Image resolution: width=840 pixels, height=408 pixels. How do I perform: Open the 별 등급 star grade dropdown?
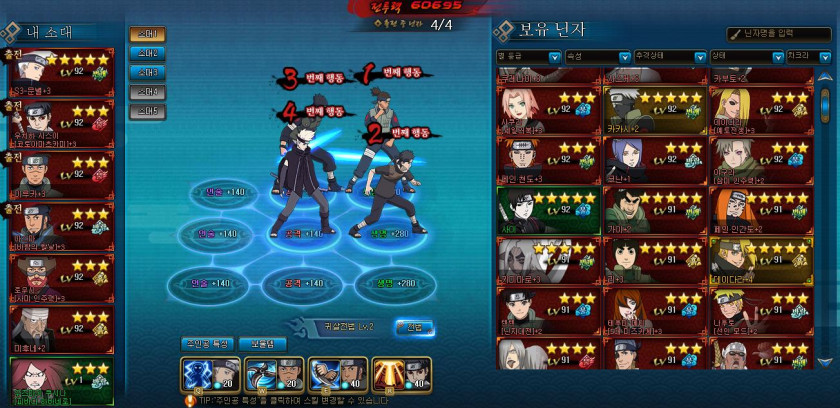[527, 56]
